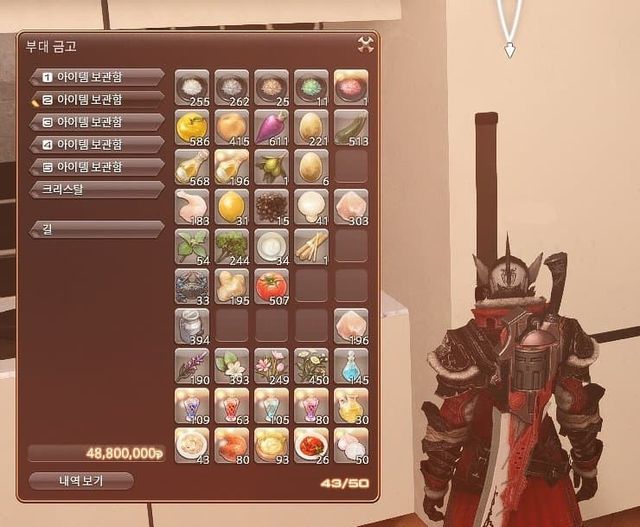The height and width of the screenshot is (527, 640).
Task: Open the 크리스탈 (crystal) tab
Action: (x=97, y=188)
